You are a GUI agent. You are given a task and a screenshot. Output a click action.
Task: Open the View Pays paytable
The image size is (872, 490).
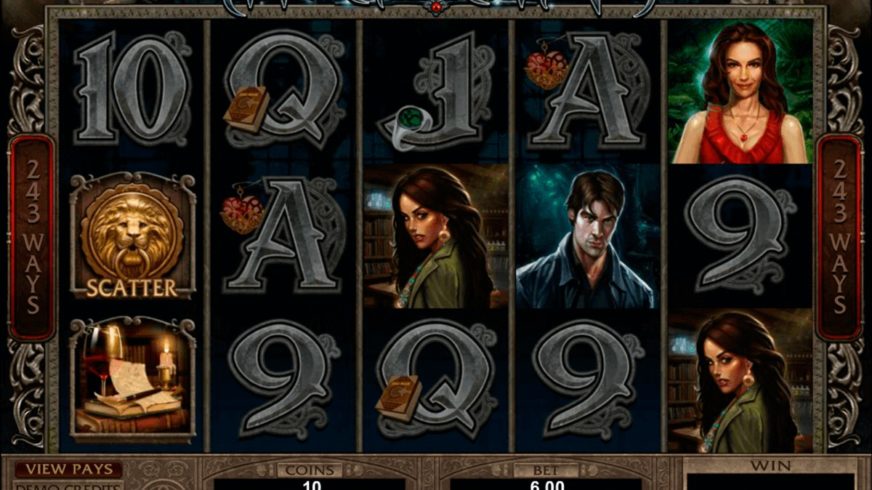[68, 469]
